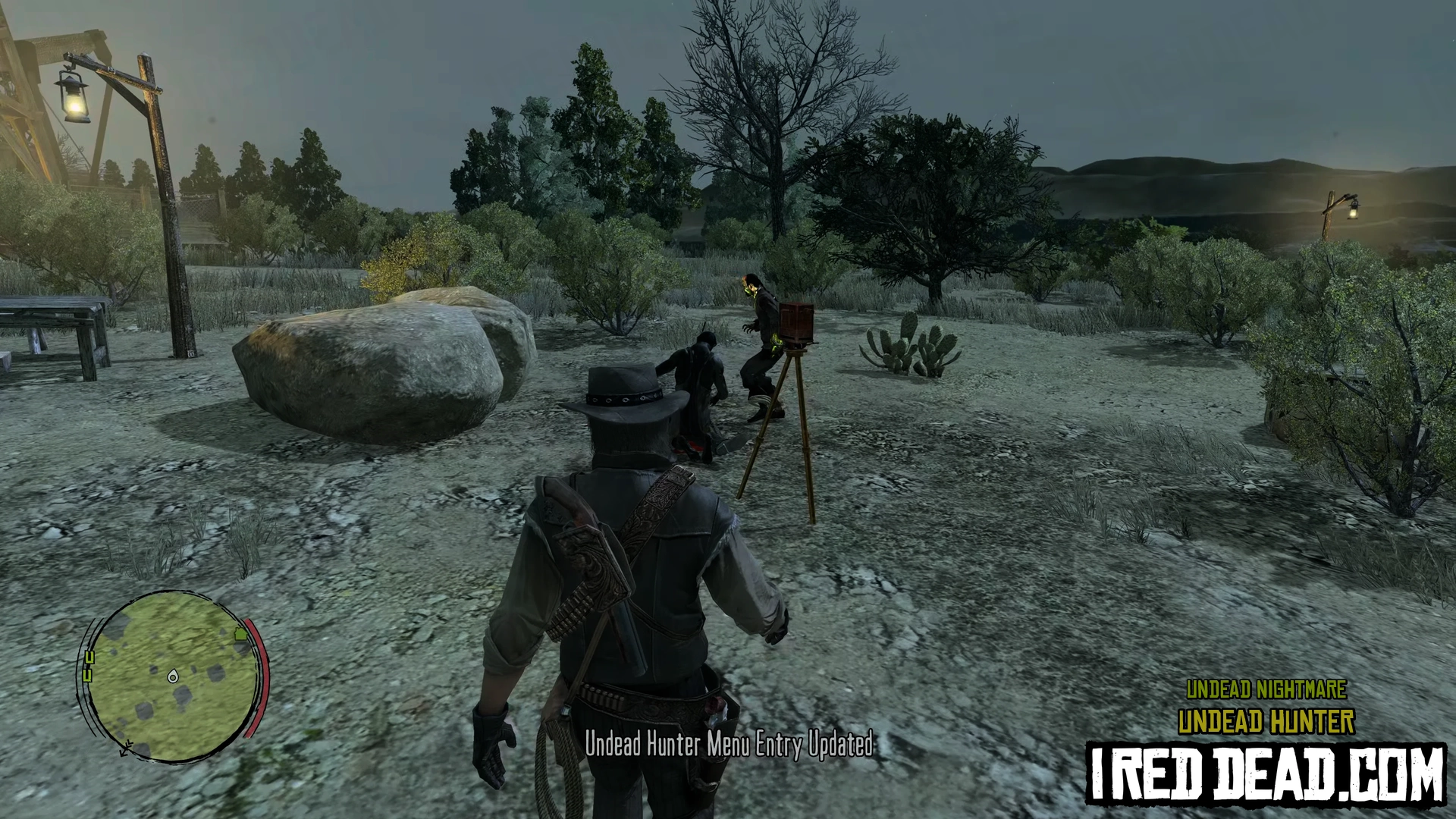Select the green house marker on minimap
Image resolution: width=1456 pixels, height=819 pixels.
pyautogui.click(x=243, y=632)
